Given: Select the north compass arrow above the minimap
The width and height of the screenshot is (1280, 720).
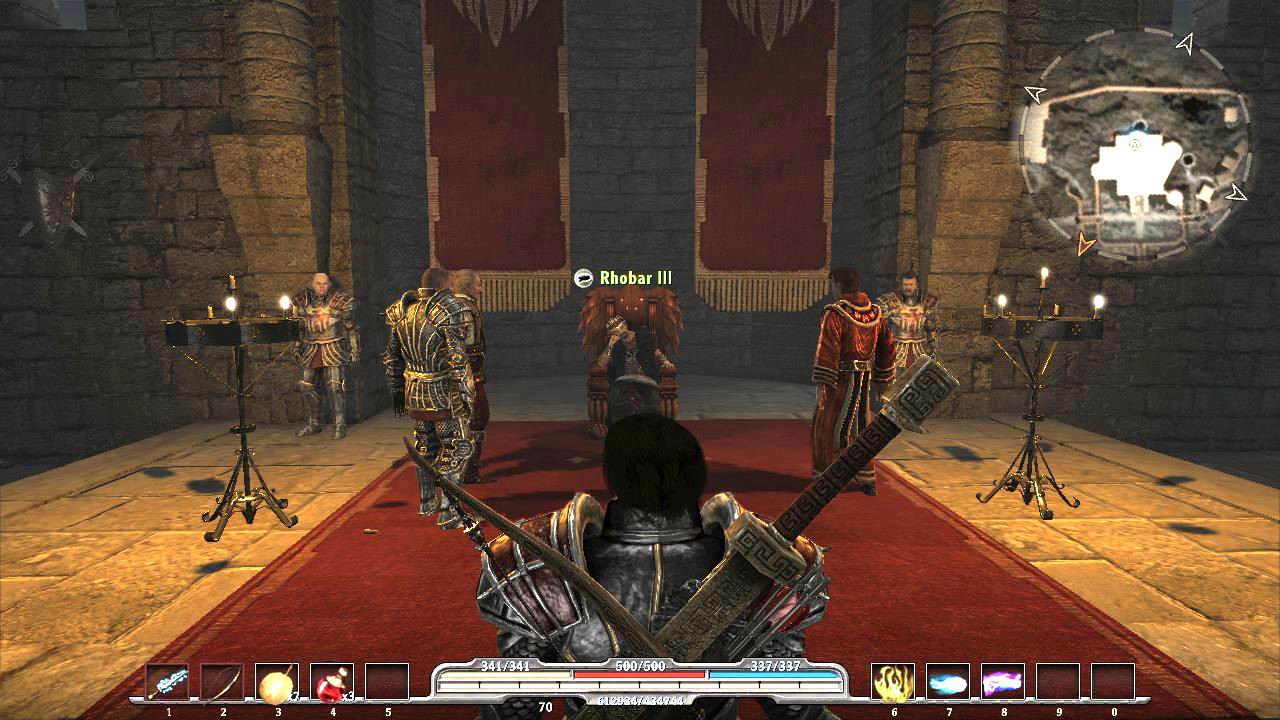Looking at the screenshot, I should [x=1184, y=44].
